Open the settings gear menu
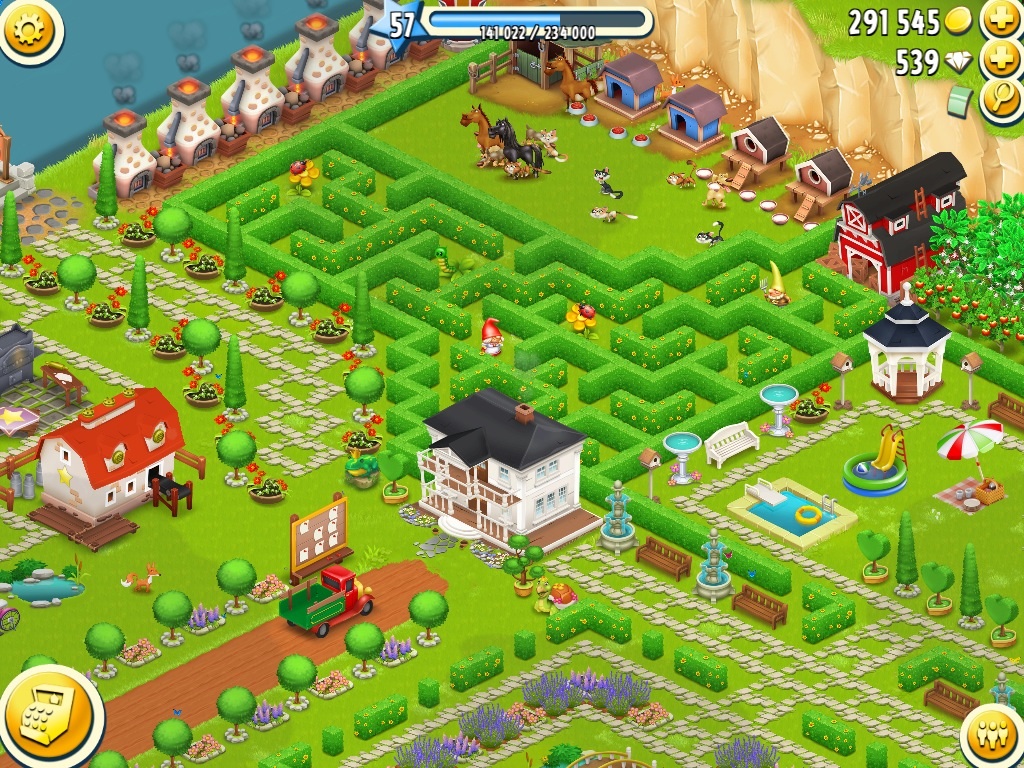The width and height of the screenshot is (1024, 768). click(29, 29)
